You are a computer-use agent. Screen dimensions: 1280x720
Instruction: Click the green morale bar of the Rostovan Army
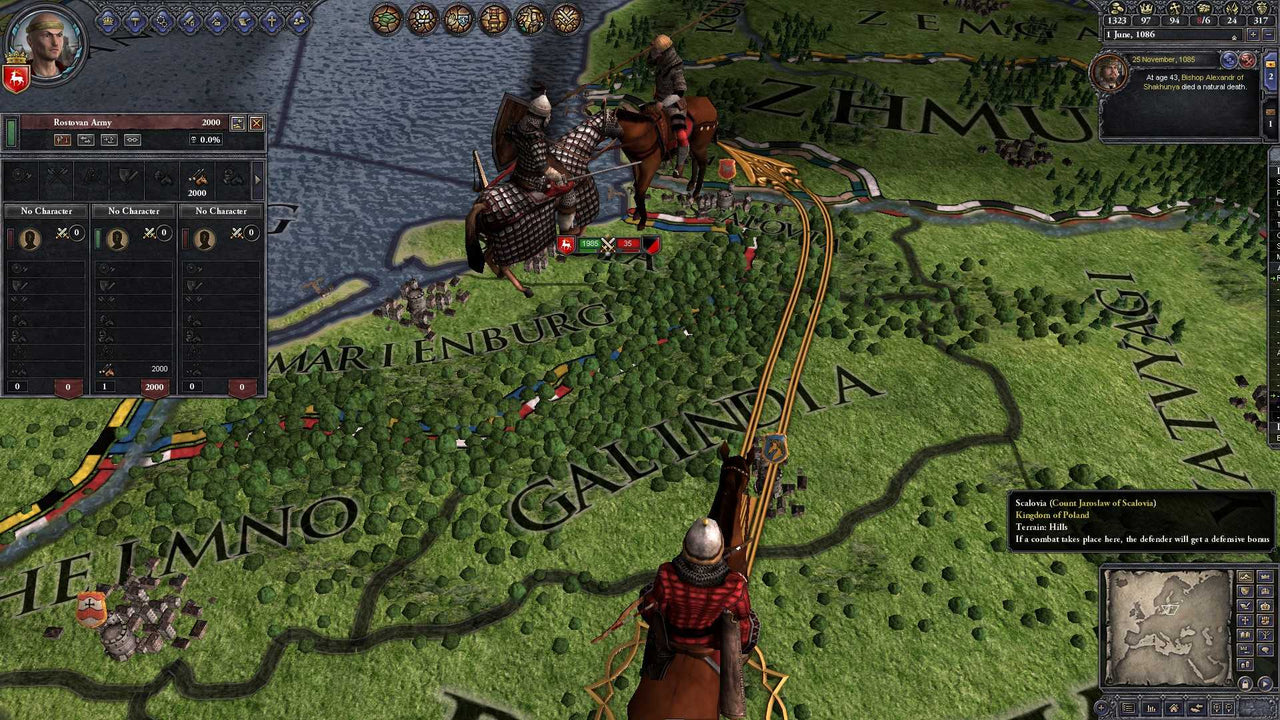coord(12,135)
